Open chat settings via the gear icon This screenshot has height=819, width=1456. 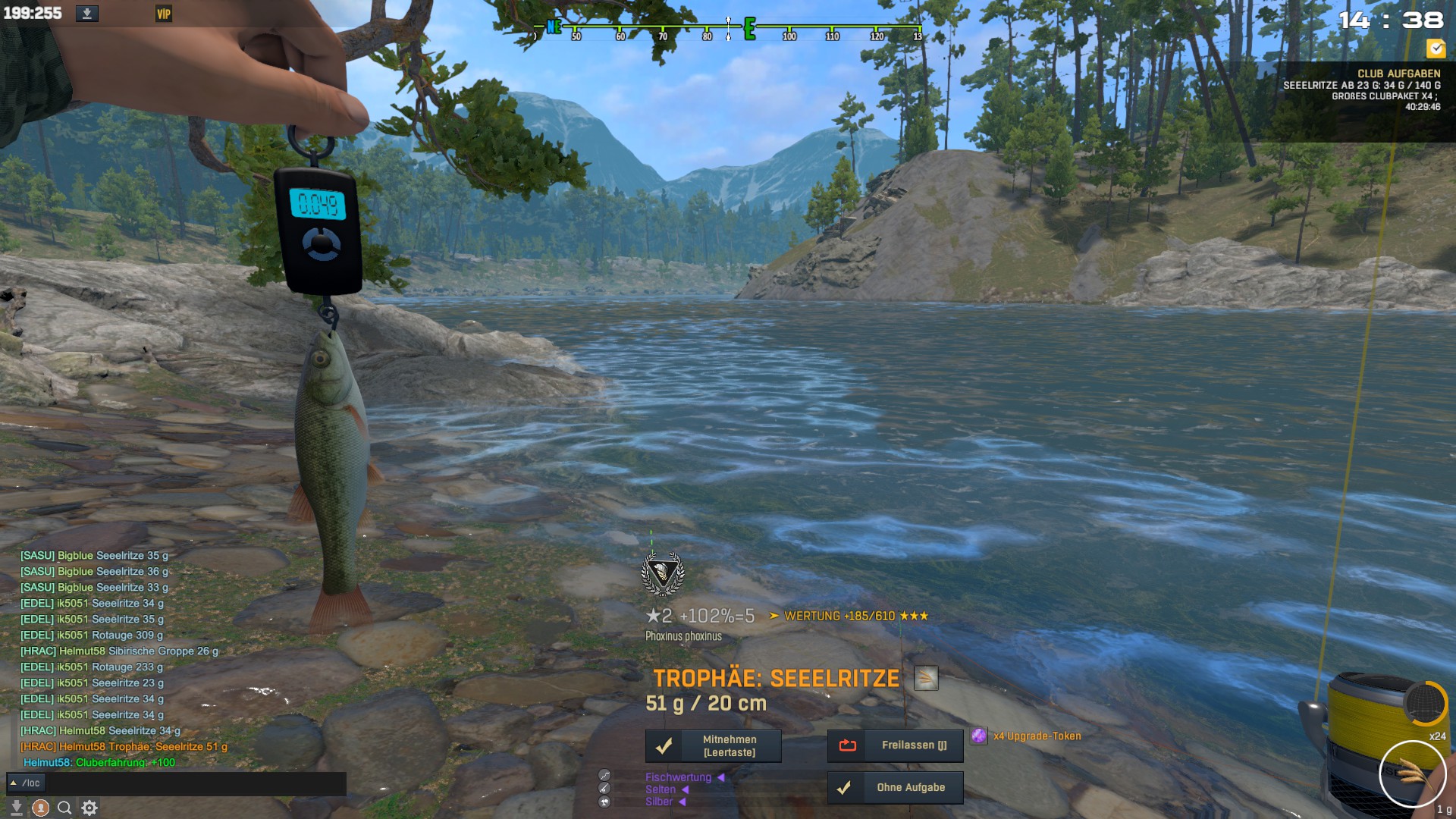point(89,808)
